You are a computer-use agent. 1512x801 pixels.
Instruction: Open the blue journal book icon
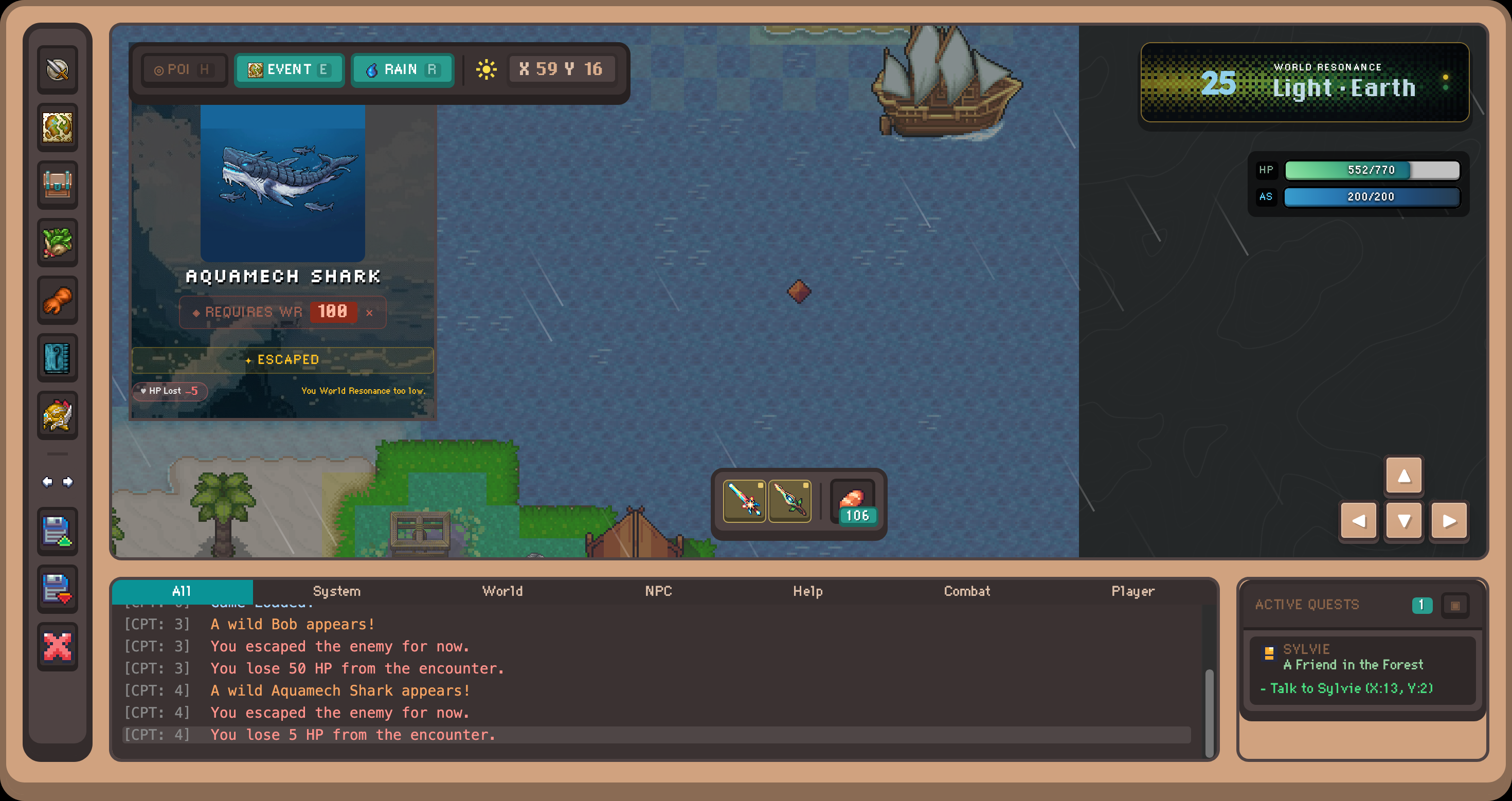click(57, 358)
